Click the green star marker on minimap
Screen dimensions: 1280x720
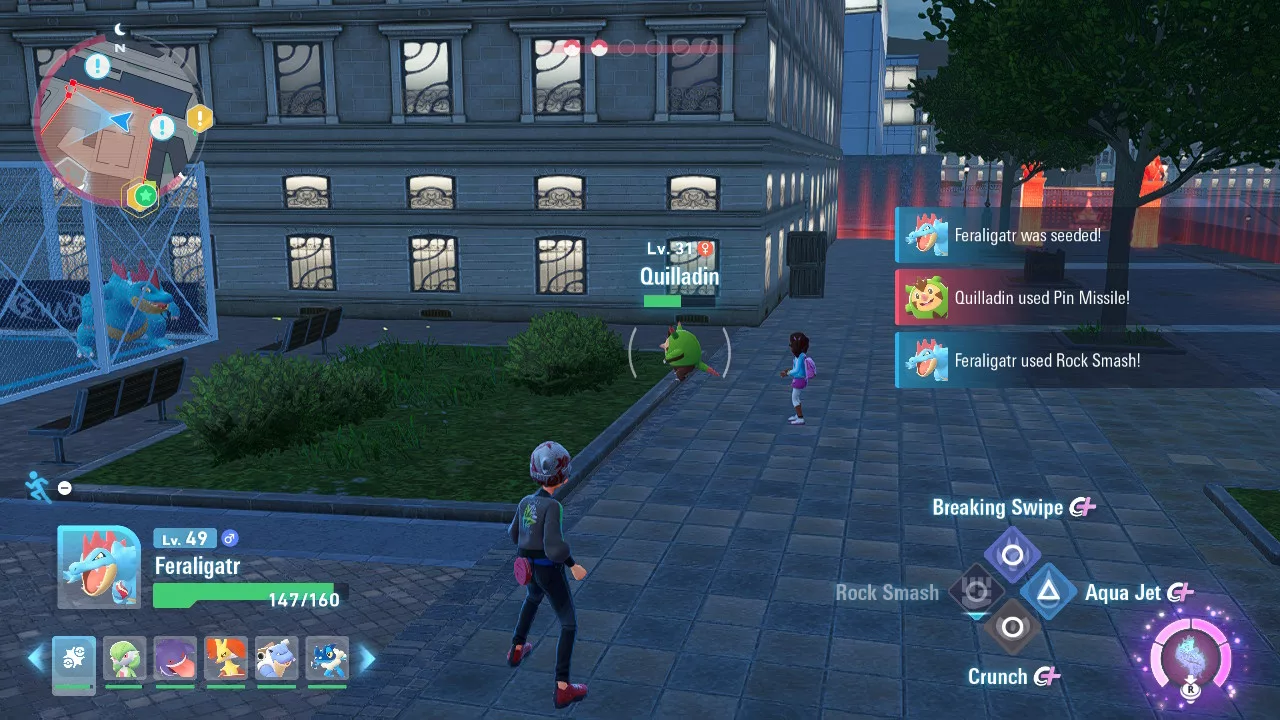tap(146, 194)
